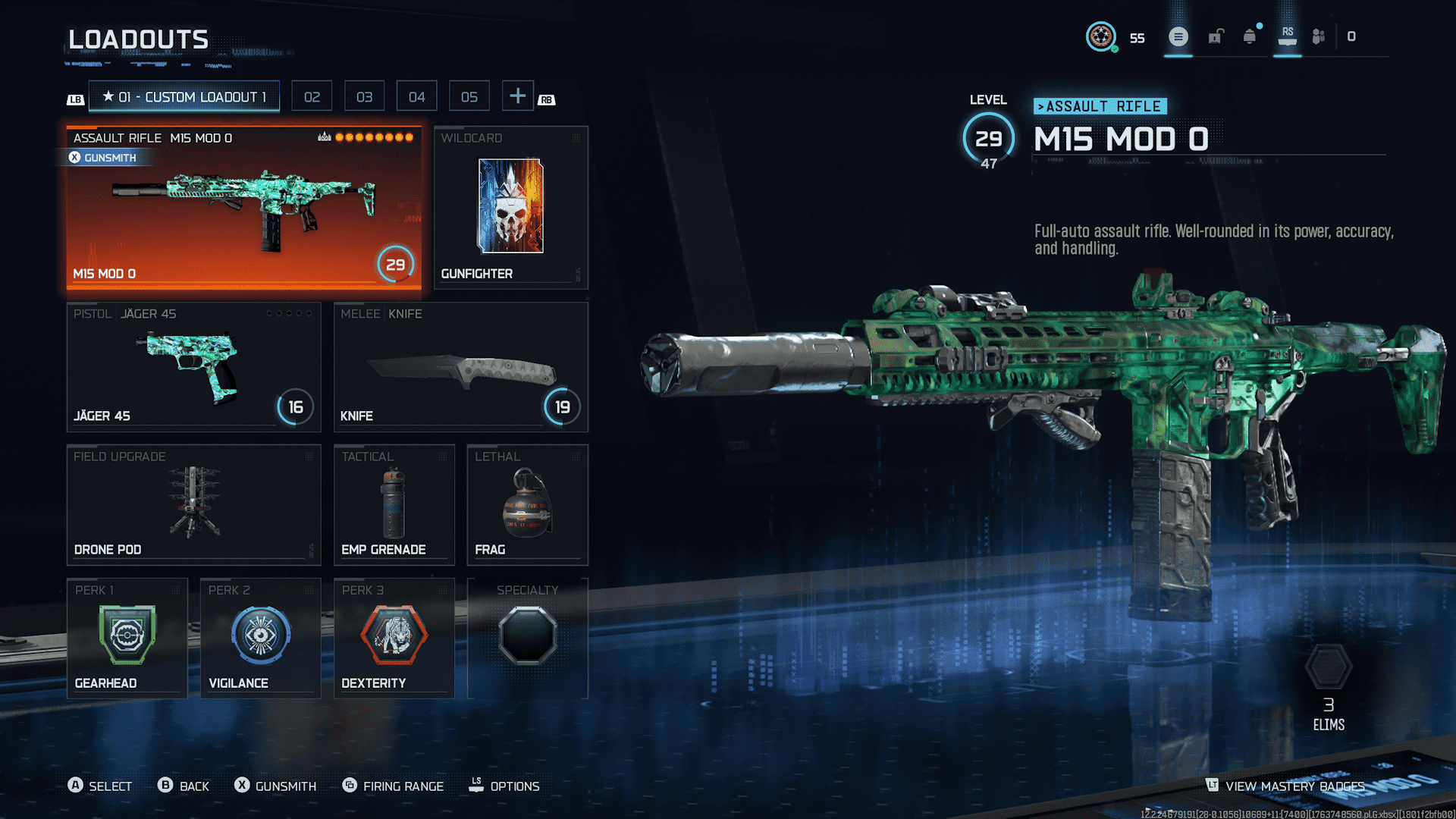Add a new loadout with the plus button

518,96
